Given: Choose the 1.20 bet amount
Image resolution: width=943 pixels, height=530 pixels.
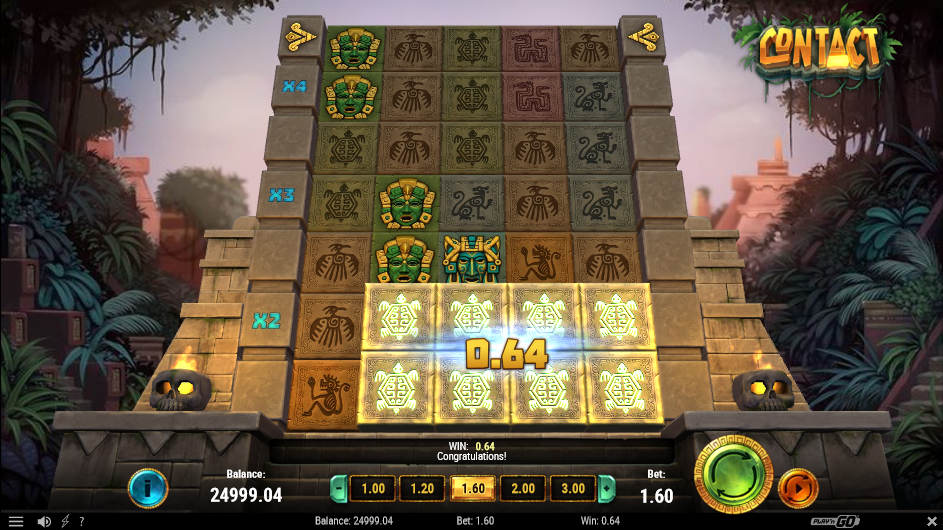Looking at the screenshot, I should (421, 488).
